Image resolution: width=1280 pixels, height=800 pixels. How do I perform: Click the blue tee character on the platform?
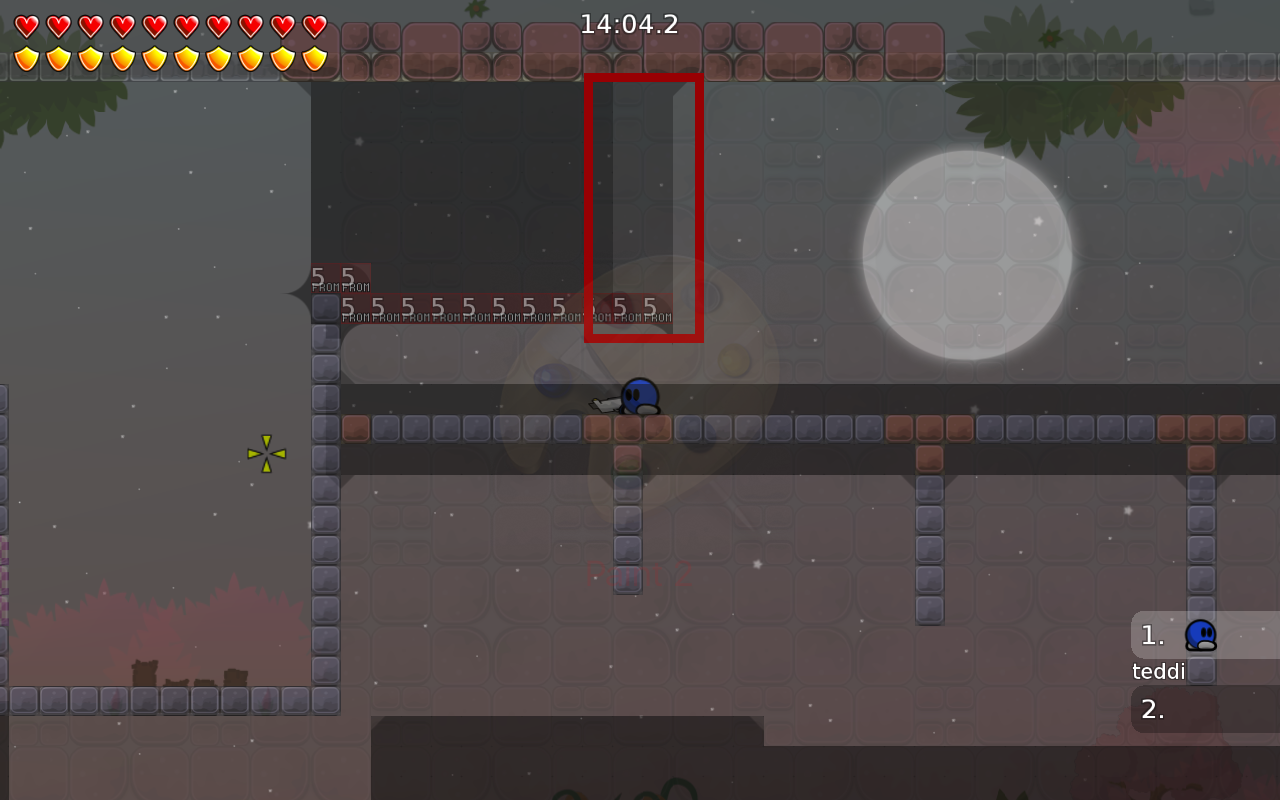(638, 397)
